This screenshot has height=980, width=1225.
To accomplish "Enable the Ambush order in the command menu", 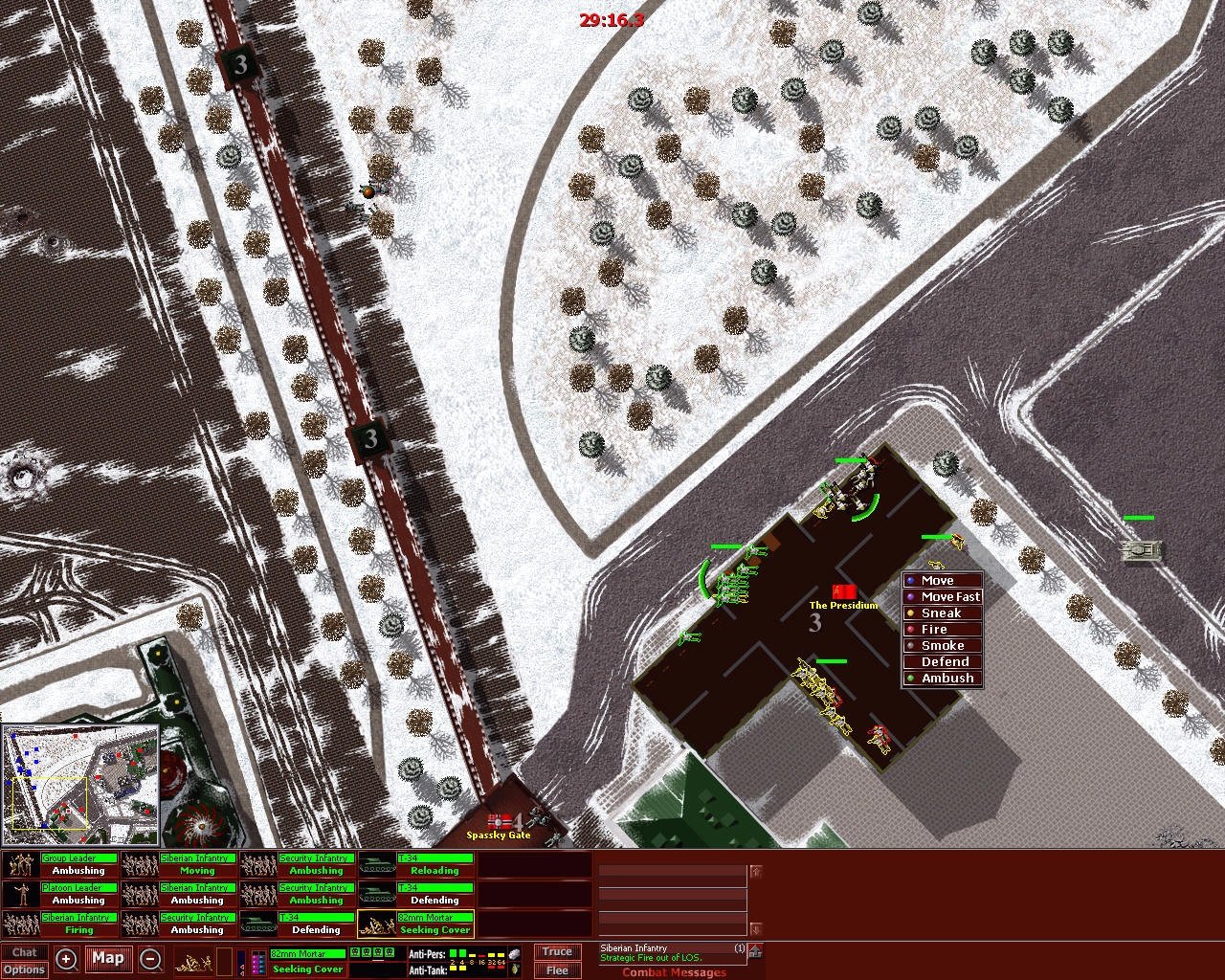I will coord(942,678).
